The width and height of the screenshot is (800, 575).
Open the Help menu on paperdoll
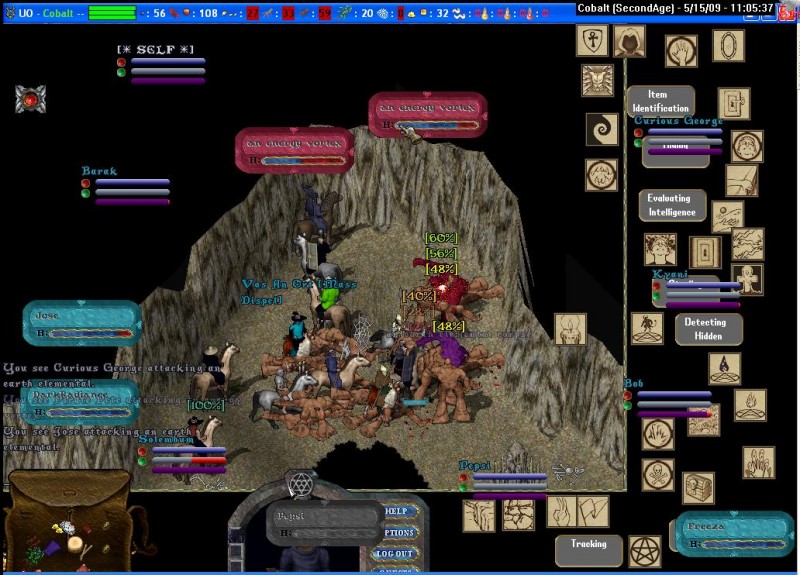coord(399,511)
